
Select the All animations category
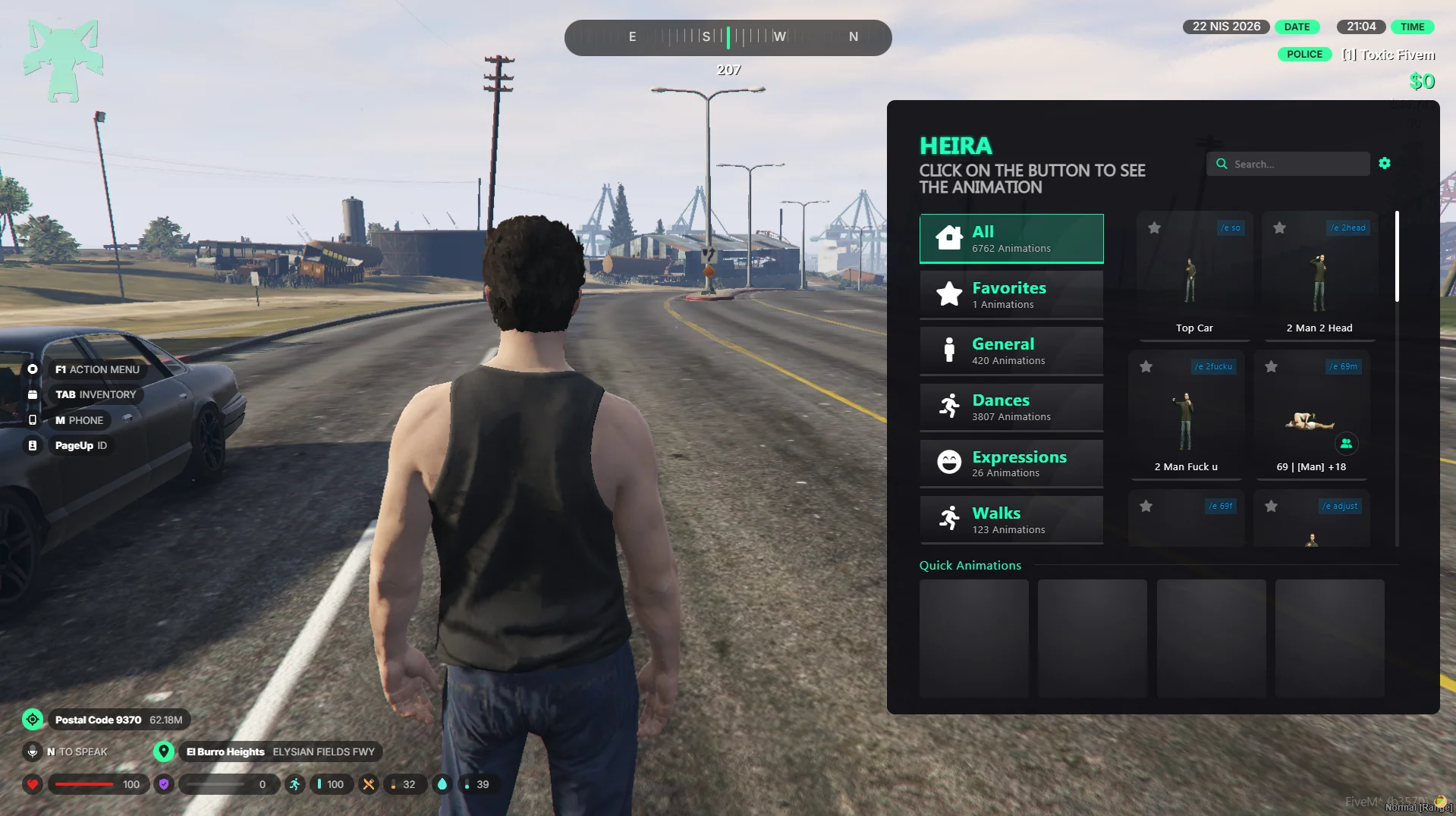click(1011, 239)
